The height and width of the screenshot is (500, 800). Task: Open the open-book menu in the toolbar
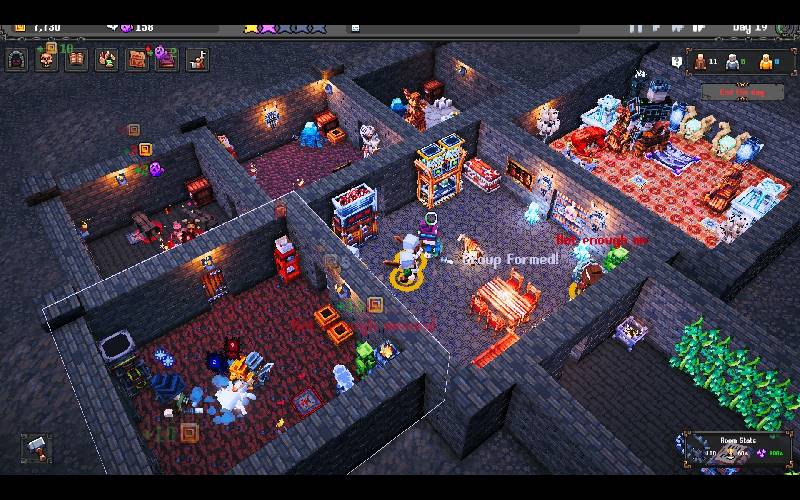coord(77,60)
